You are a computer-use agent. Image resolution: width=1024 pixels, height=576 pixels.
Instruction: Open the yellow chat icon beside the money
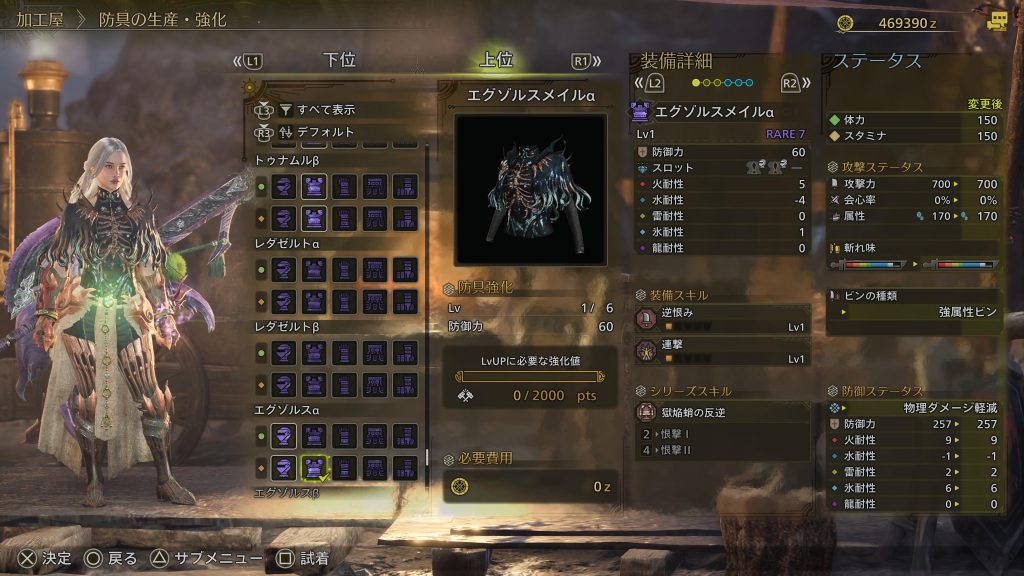[996, 21]
